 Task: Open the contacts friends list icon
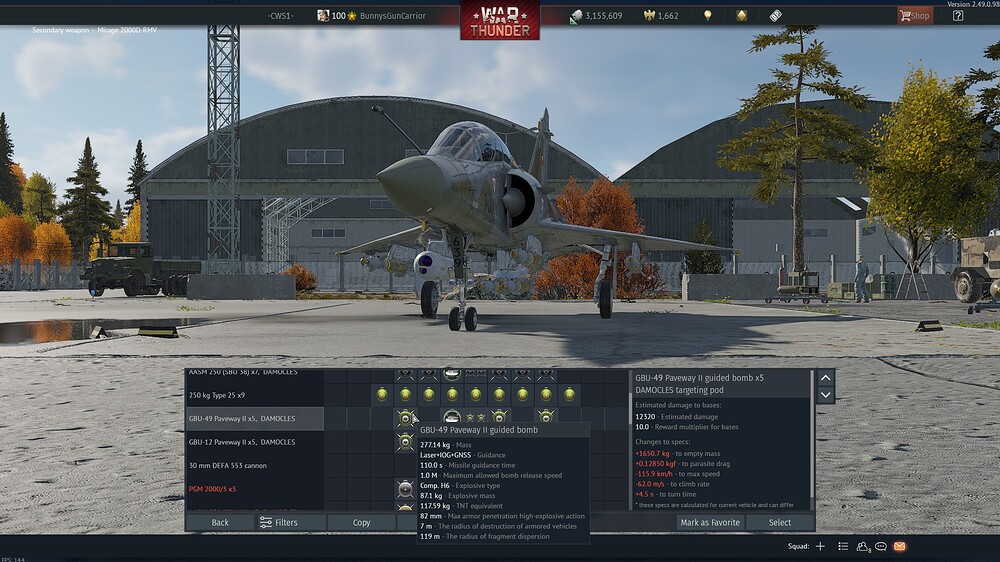(862, 546)
